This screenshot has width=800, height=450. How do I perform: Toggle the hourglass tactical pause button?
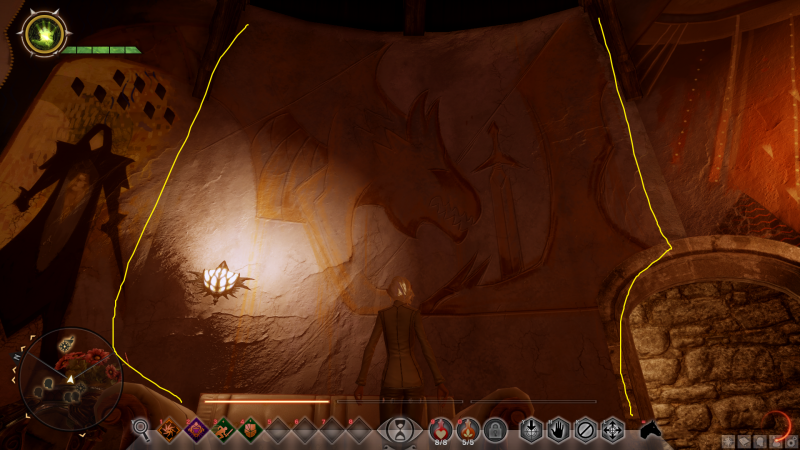[x=400, y=431]
